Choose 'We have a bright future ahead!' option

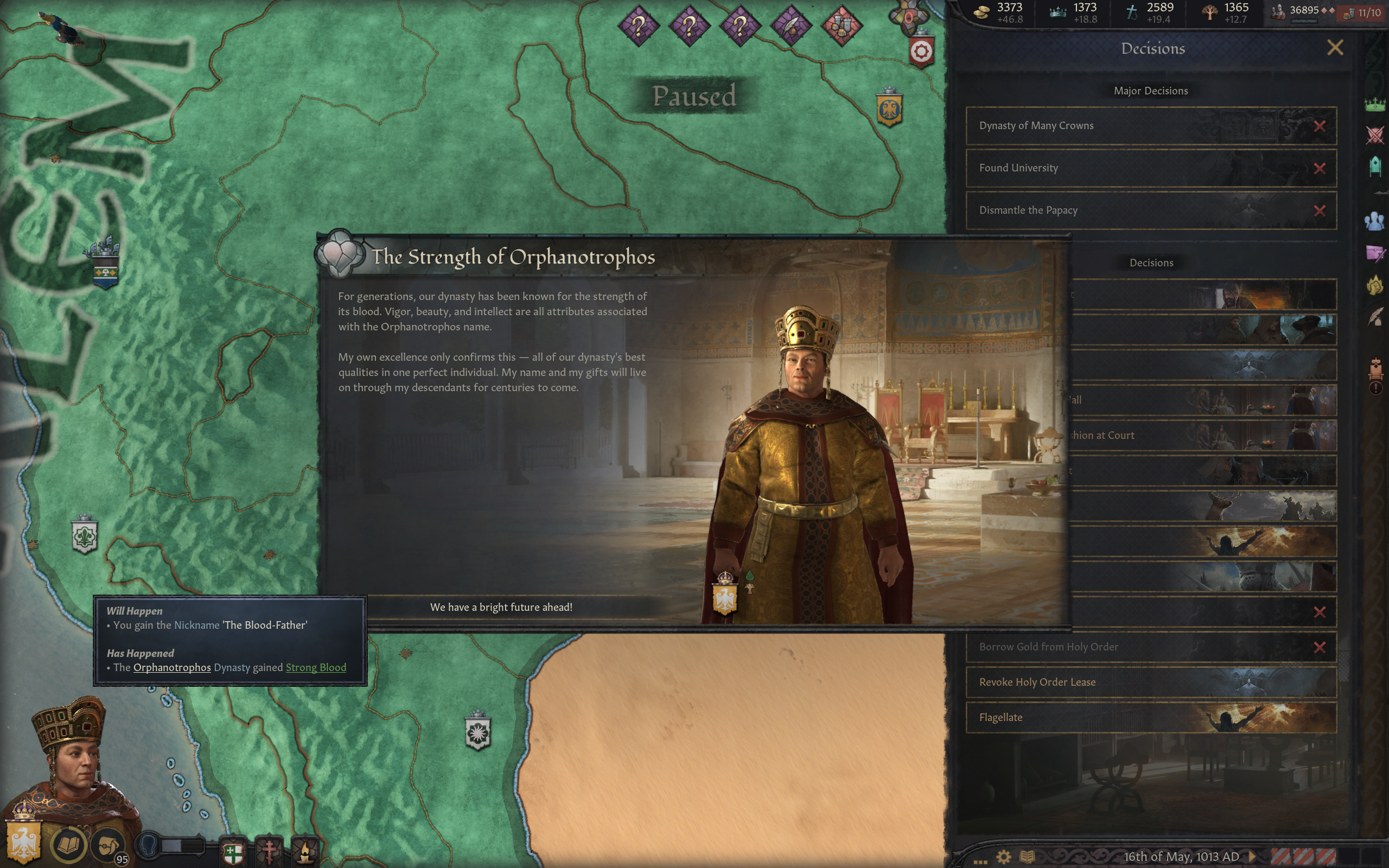coord(501,608)
